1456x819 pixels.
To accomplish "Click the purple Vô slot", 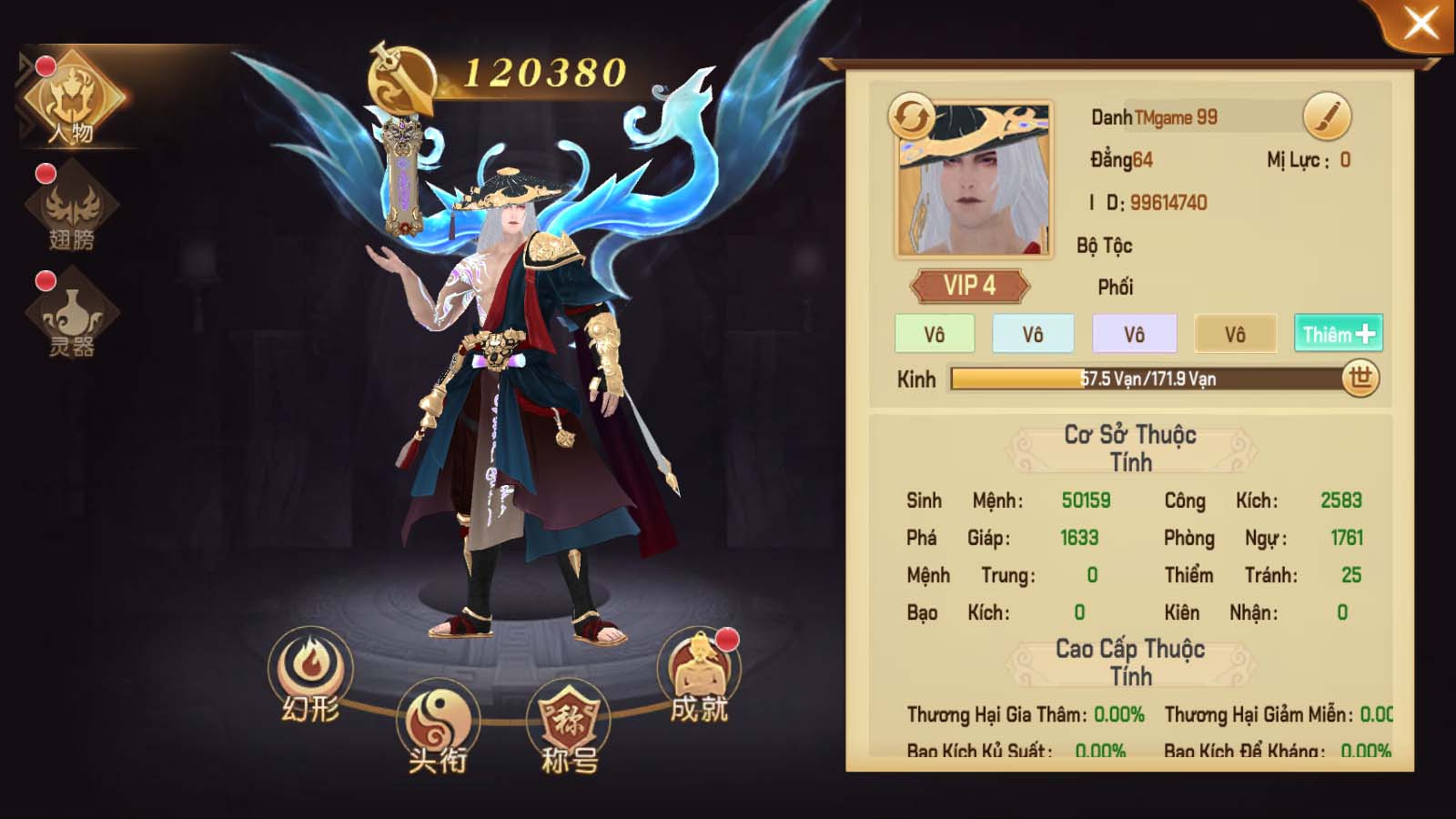I will (1134, 334).
